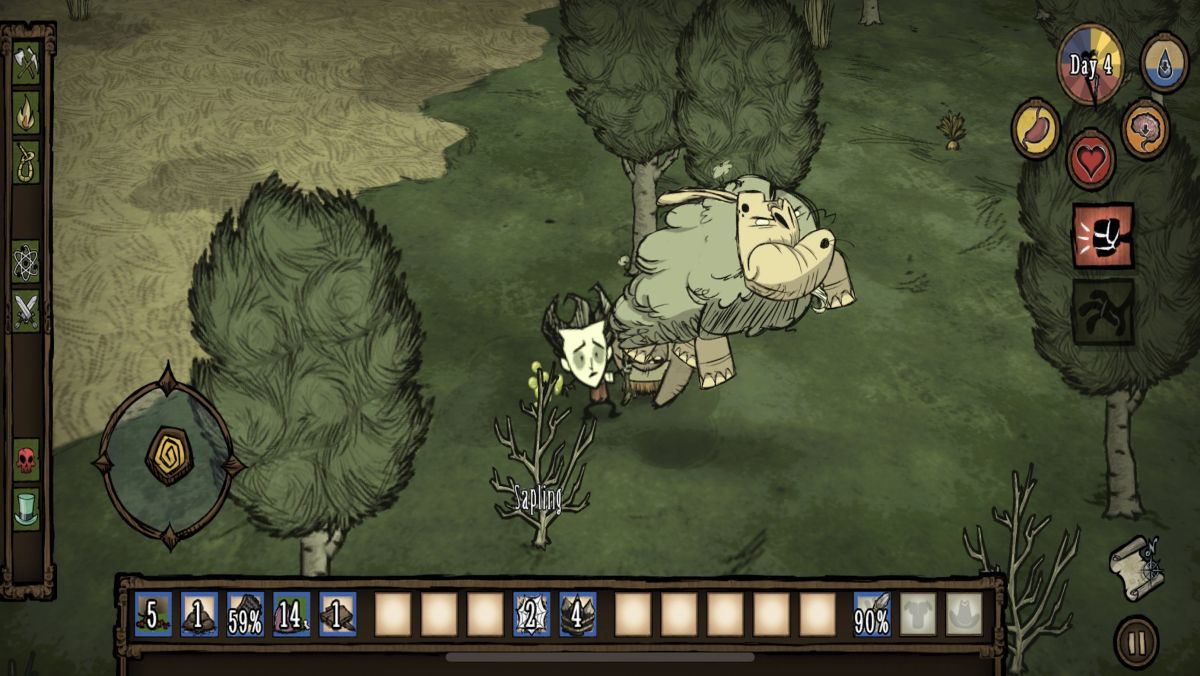Select the inventory stack of 4
Viewport: 1200px width, 676px height.
[578, 614]
